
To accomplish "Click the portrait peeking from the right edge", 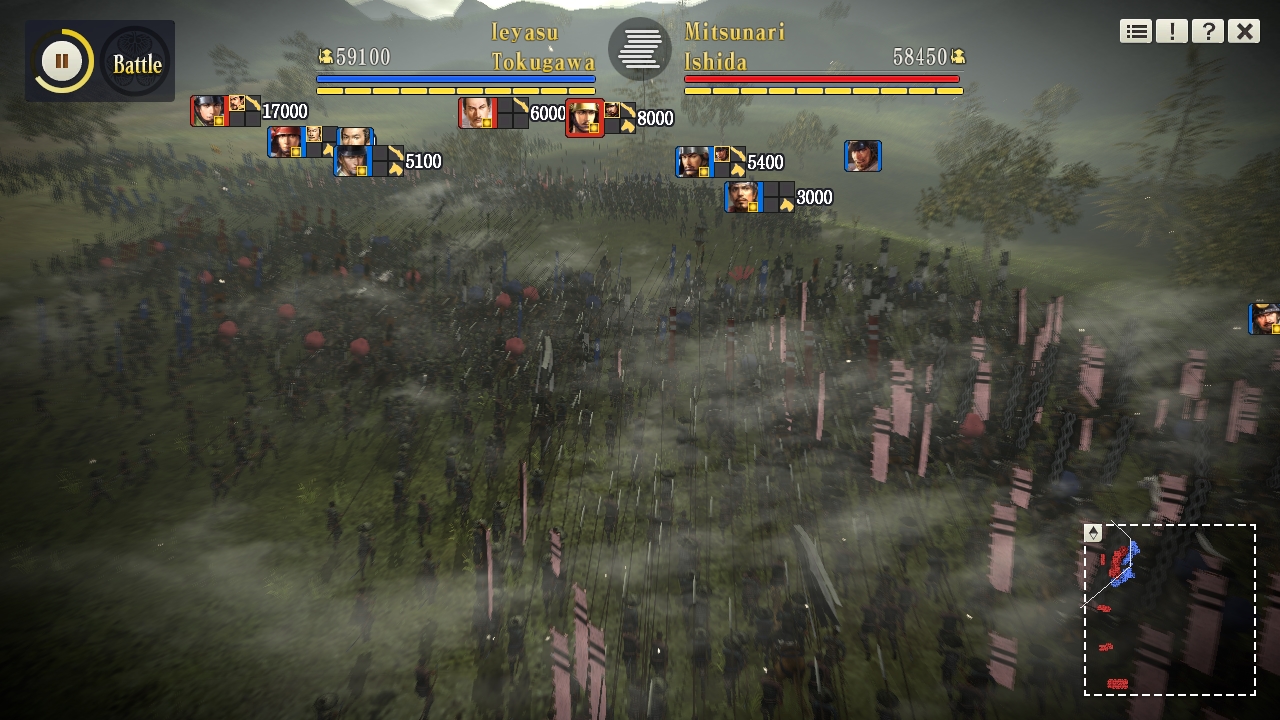I will coord(1266,318).
